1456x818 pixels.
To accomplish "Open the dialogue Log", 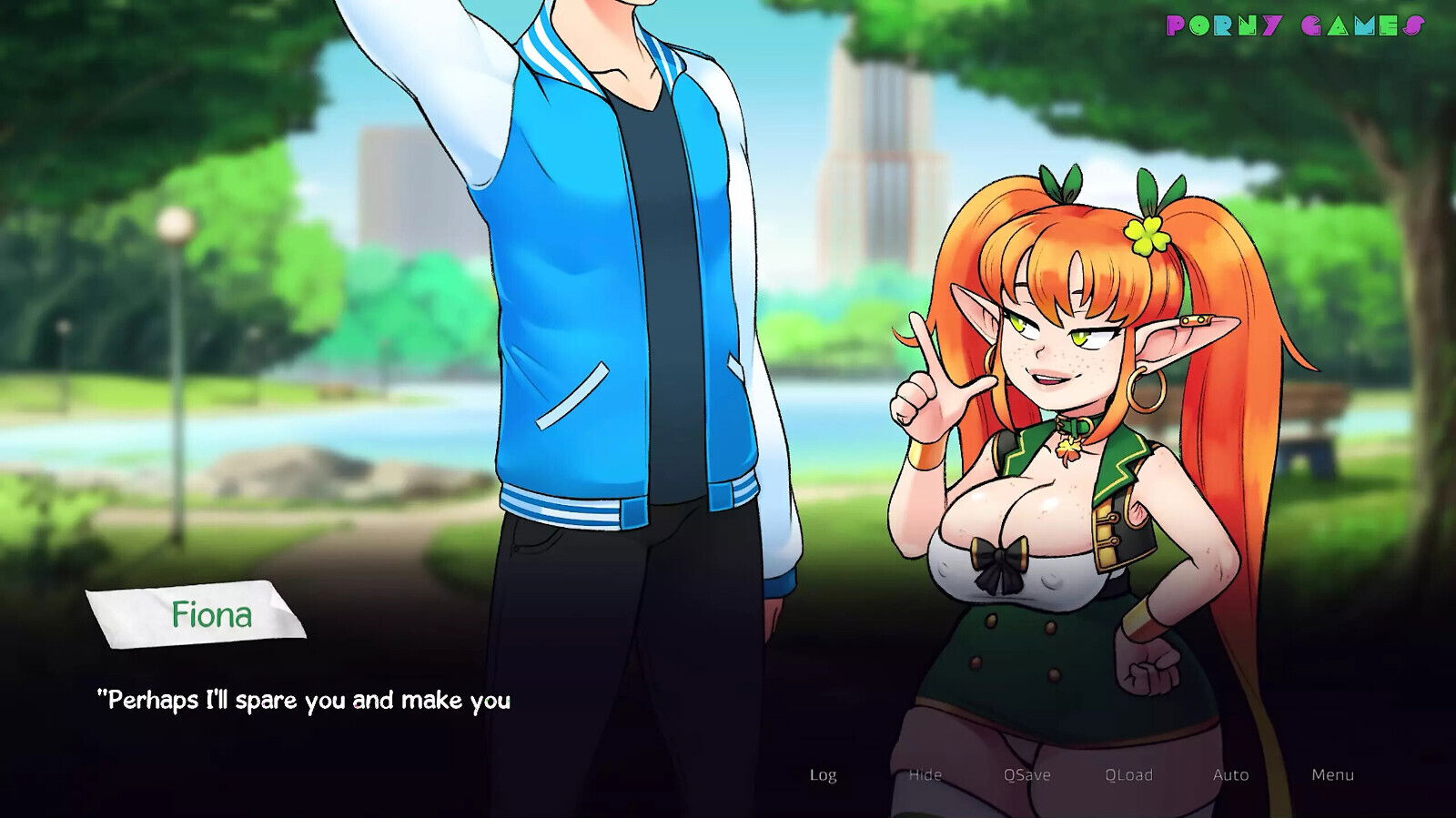I will [x=824, y=775].
